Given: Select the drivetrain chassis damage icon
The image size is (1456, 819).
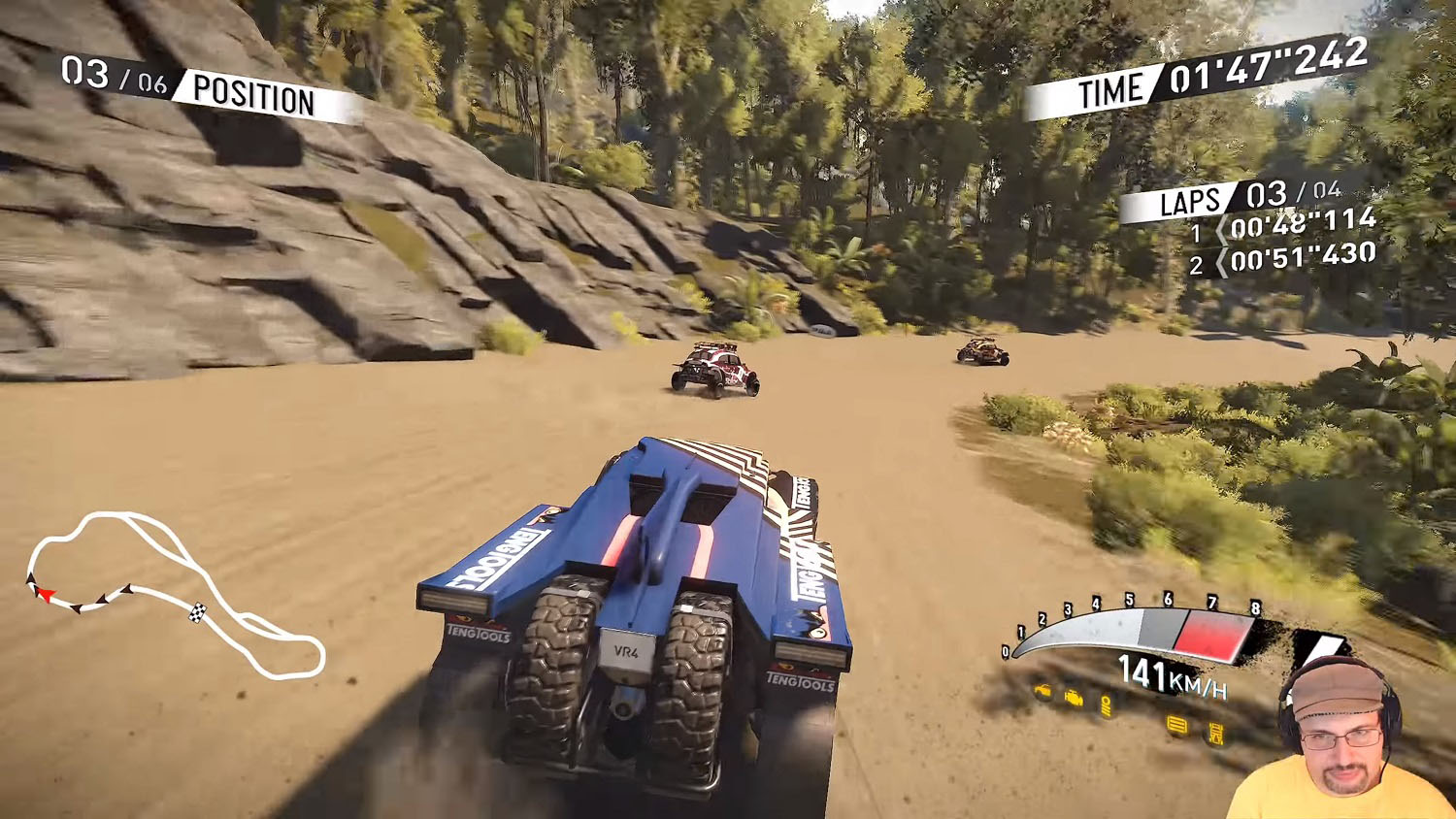Looking at the screenshot, I should [x=1215, y=734].
